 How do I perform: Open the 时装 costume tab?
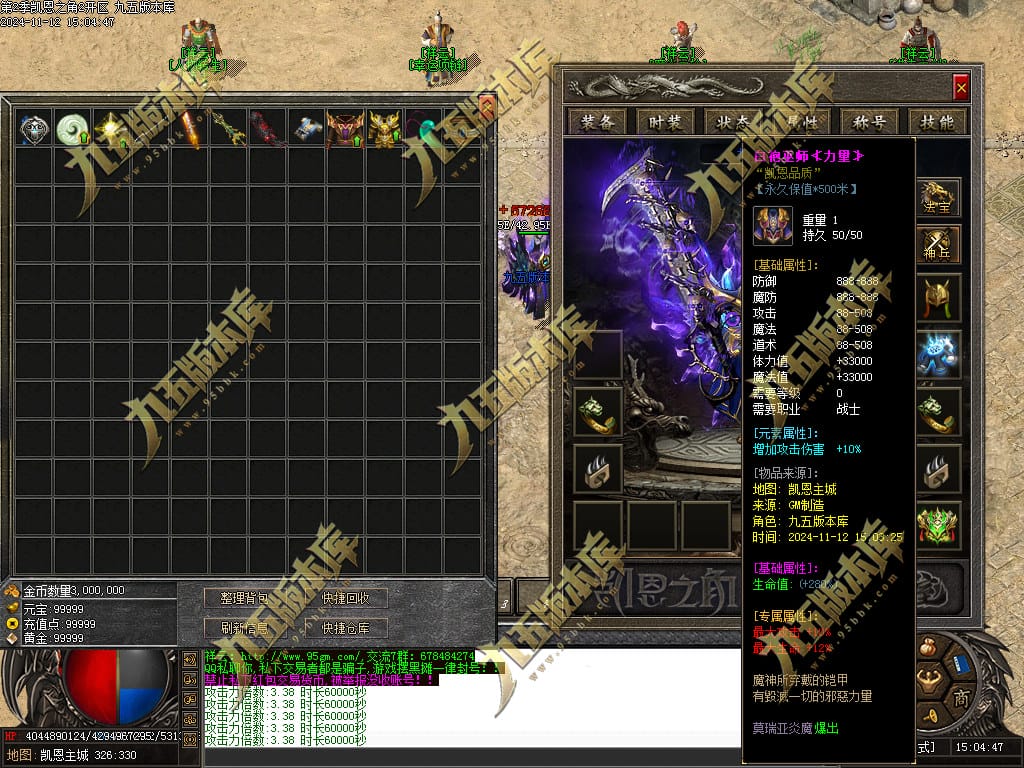665,122
